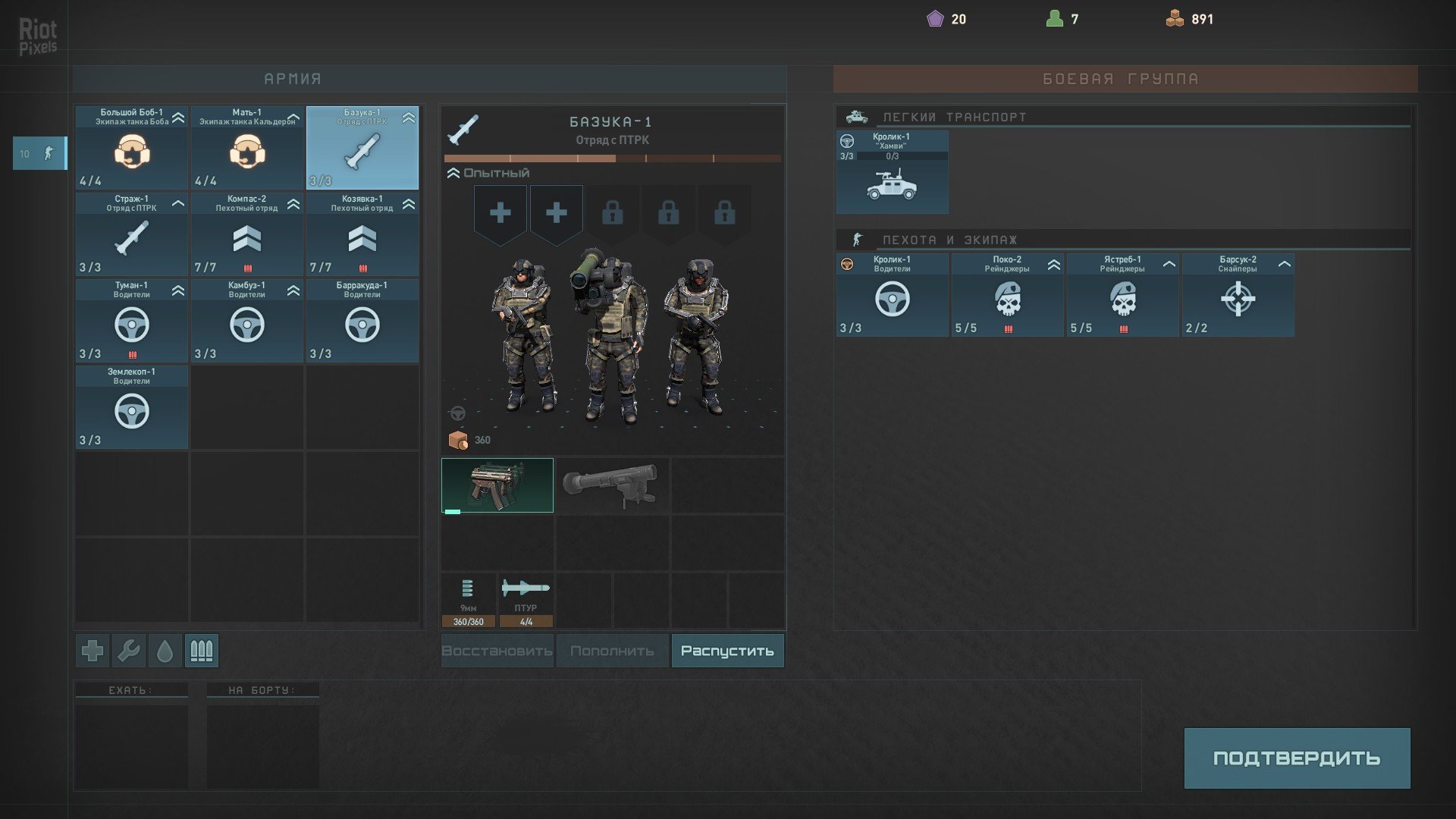The height and width of the screenshot is (819, 1456).
Task: Click the ammo resupply filter icon
Action: pos(201,651)
